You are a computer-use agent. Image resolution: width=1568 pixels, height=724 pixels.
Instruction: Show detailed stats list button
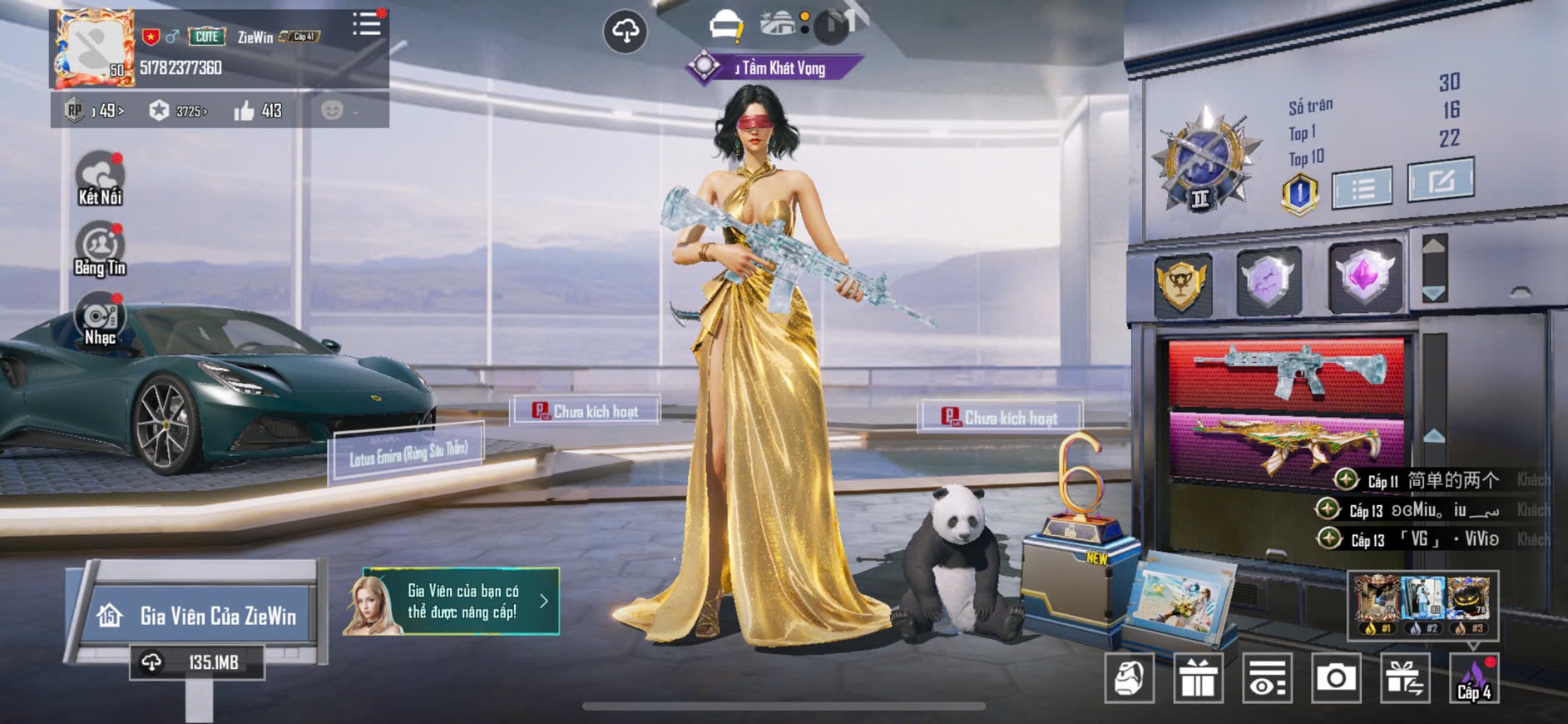coord(1362,188)
